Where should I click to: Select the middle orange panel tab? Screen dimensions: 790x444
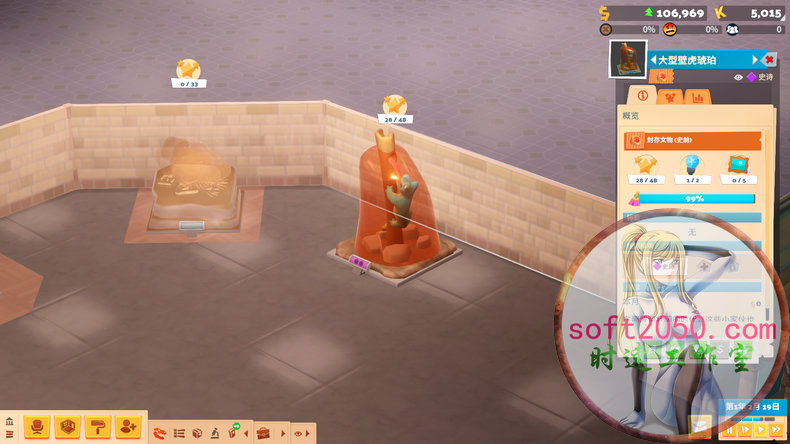coord(670,97)
